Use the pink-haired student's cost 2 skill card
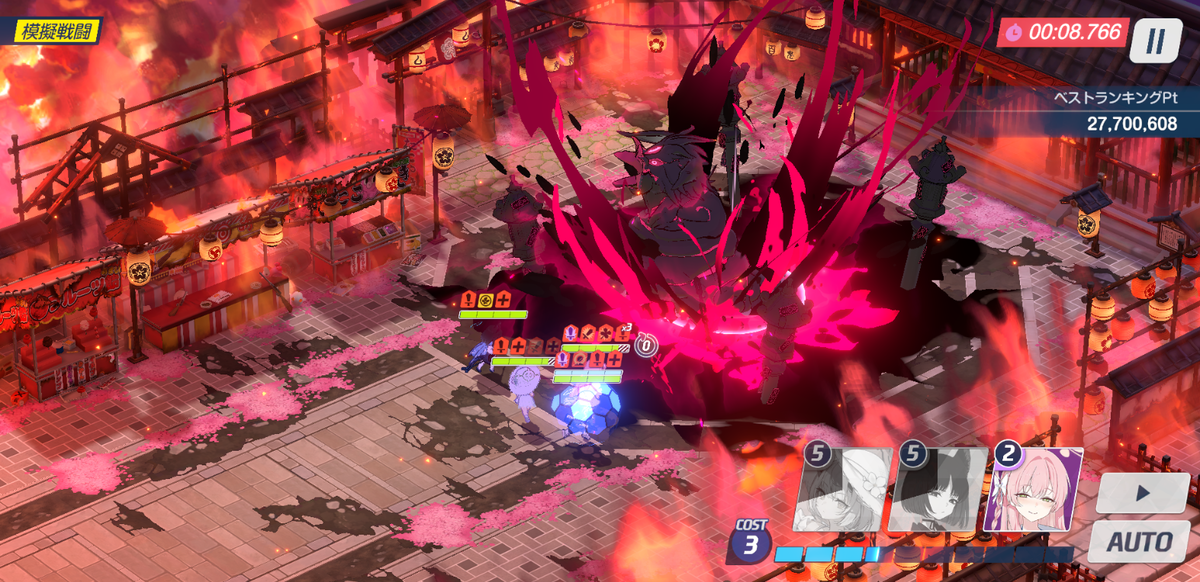Screen dimensions: 1200x582 1036,489
